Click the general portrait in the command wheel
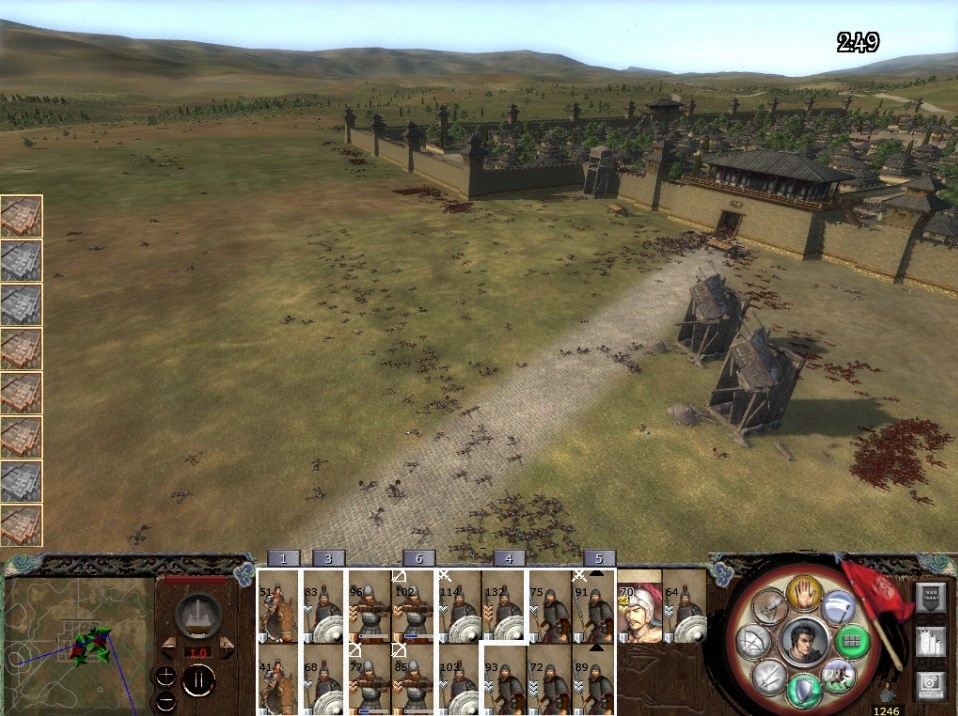This screenshot has width=958, height=716. pos(802,641)
